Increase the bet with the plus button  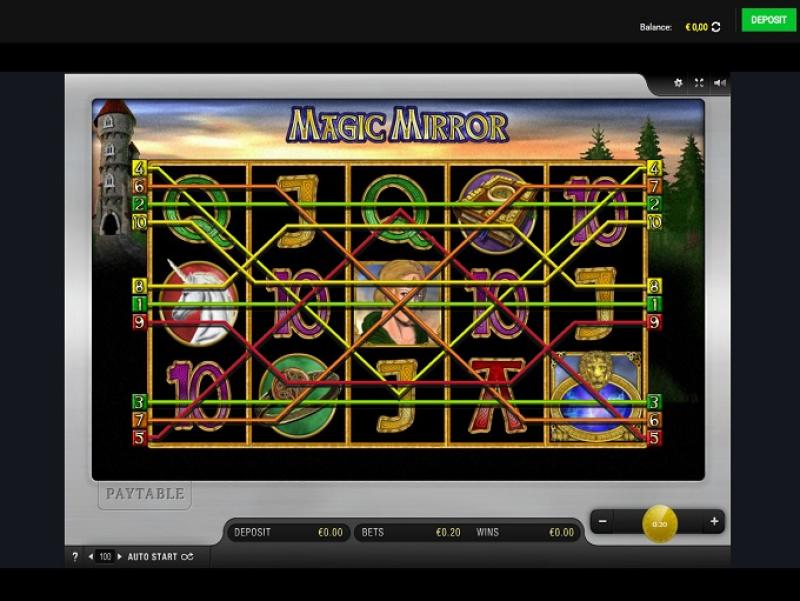(x=714, y=521)
